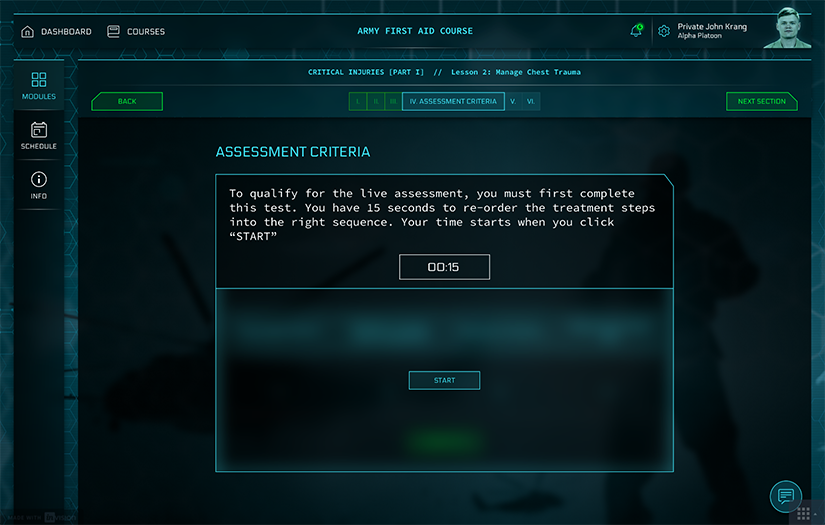Open settings via the gear icon
Viewport: 825px width, 525px height.
click(x=664, y=31)
